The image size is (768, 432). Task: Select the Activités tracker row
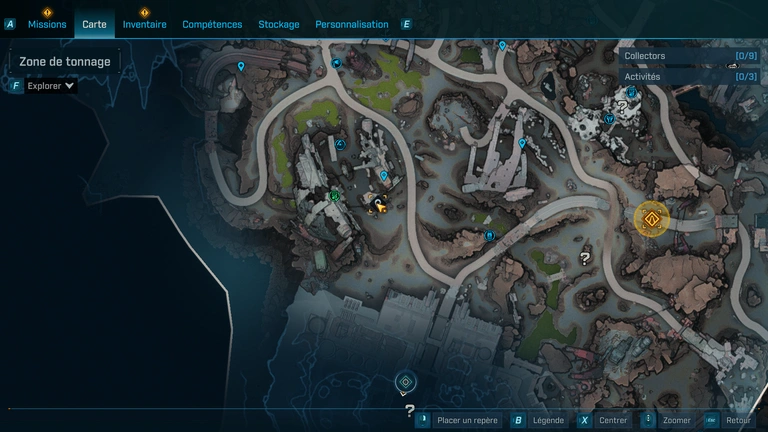point(688,76)
